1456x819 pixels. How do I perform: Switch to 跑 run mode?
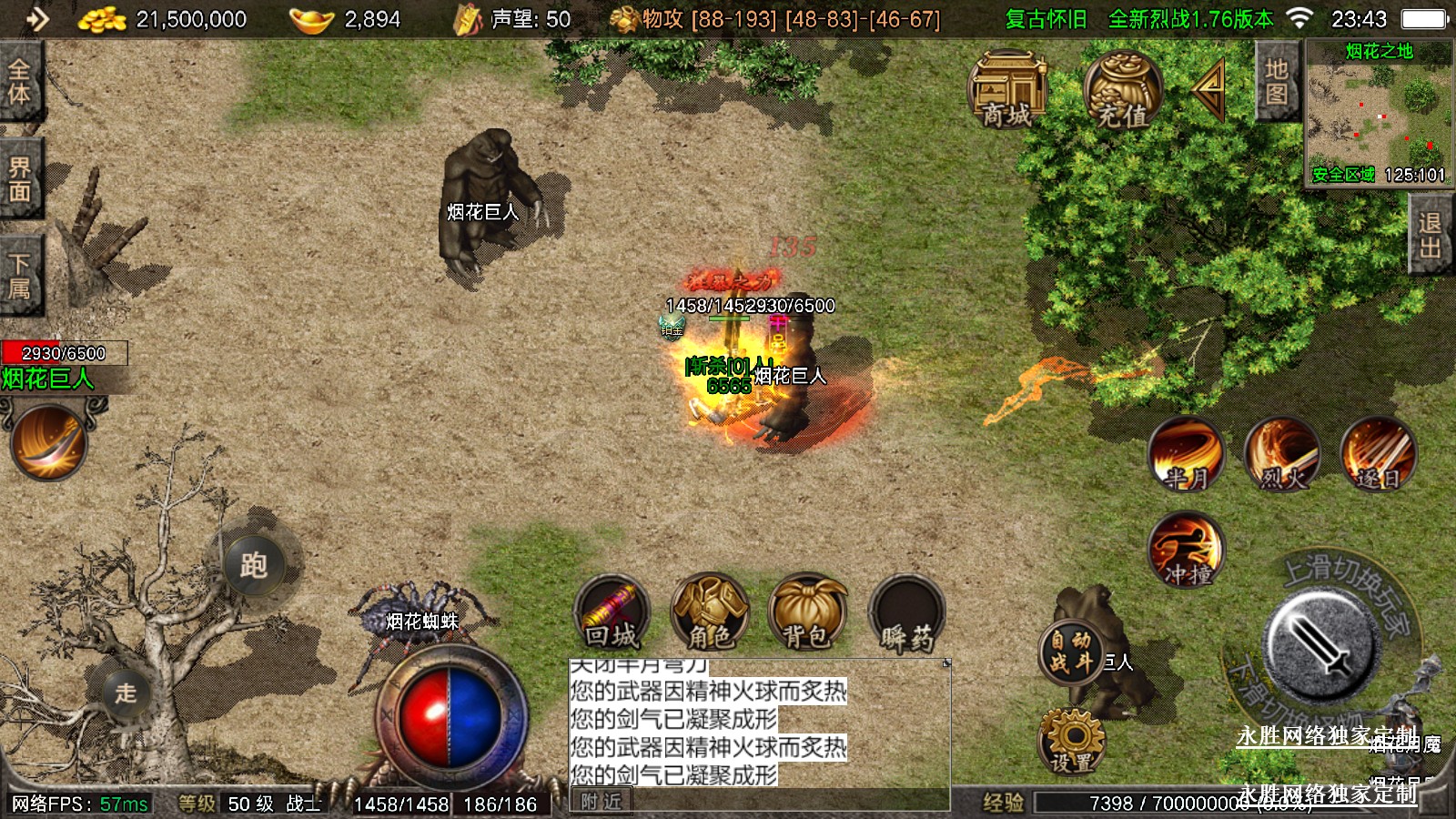pos(254,565)
